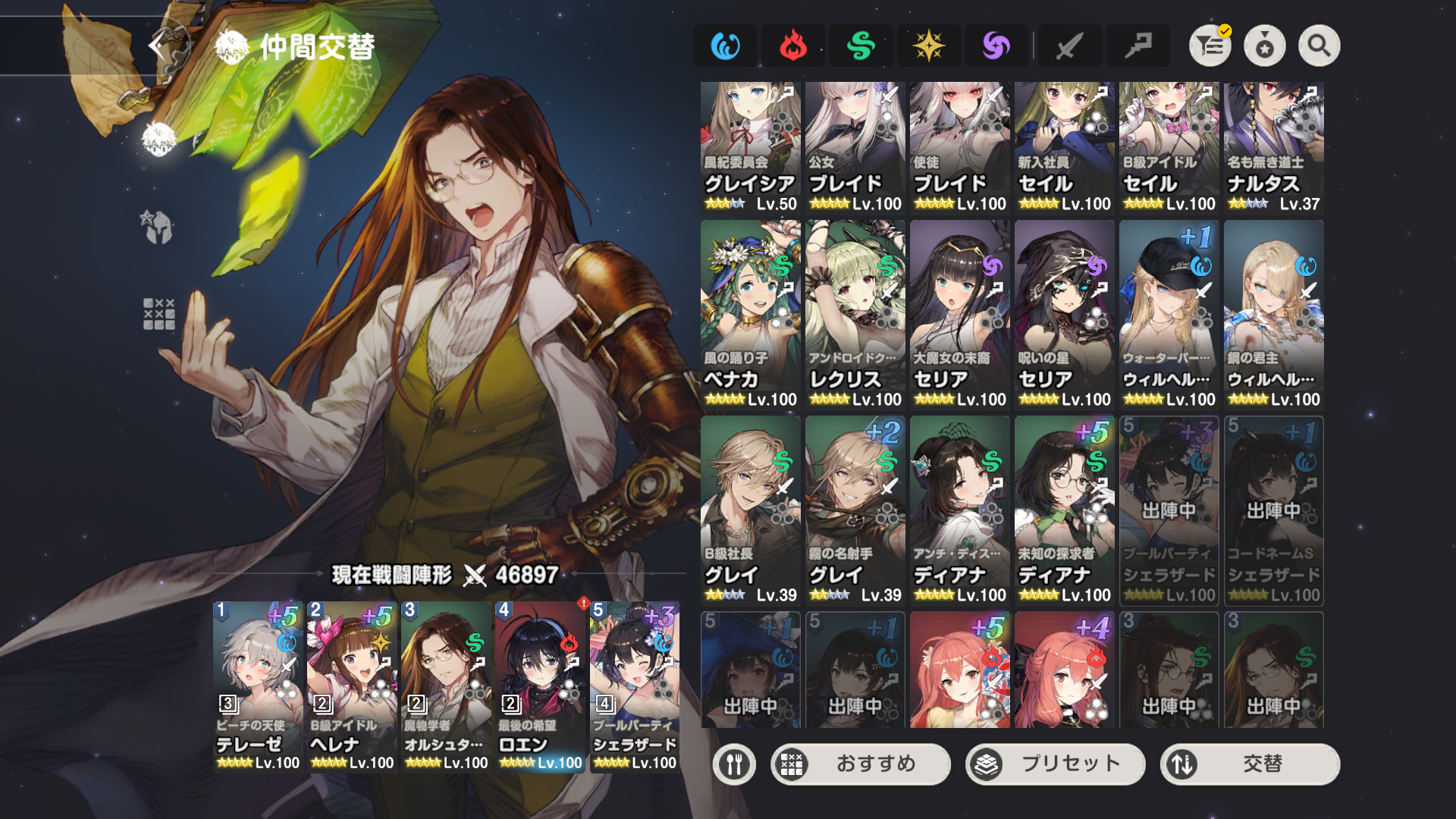
Task: Select ロエン in formation slot 4
Action: click(540, 686)
